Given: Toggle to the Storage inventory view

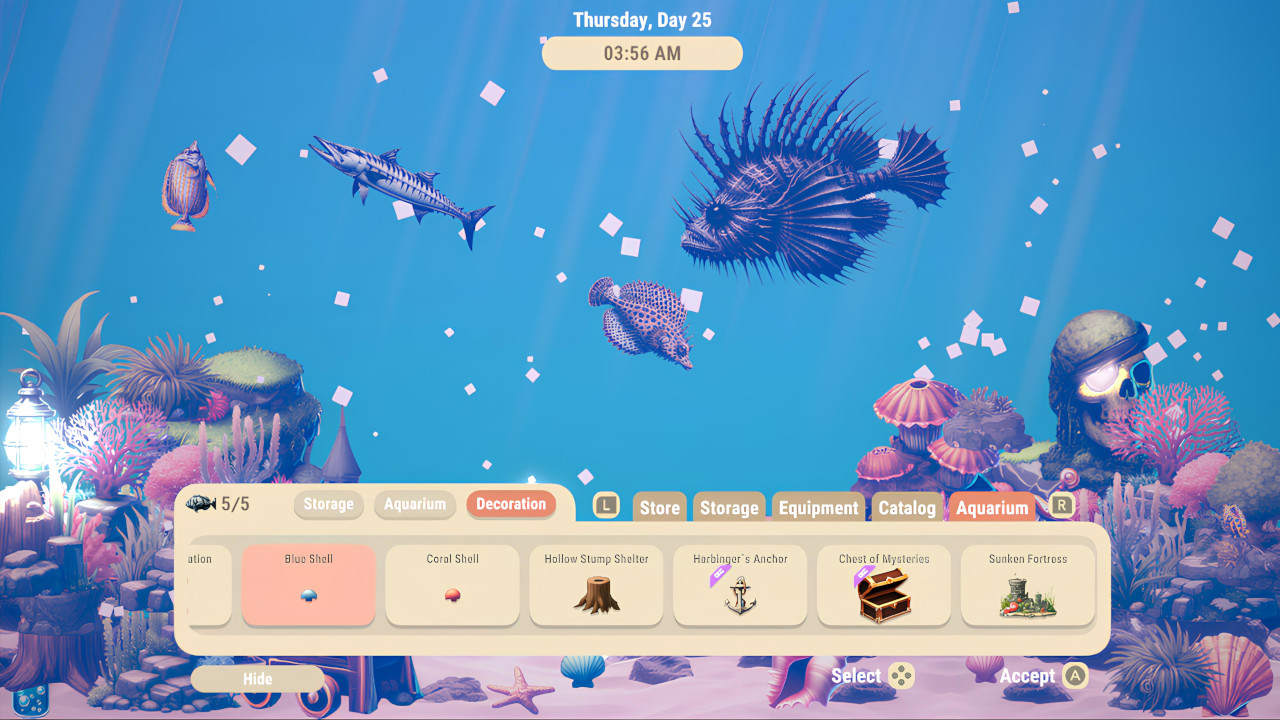Looking at the screenshot, I should (x=328, y=505).
